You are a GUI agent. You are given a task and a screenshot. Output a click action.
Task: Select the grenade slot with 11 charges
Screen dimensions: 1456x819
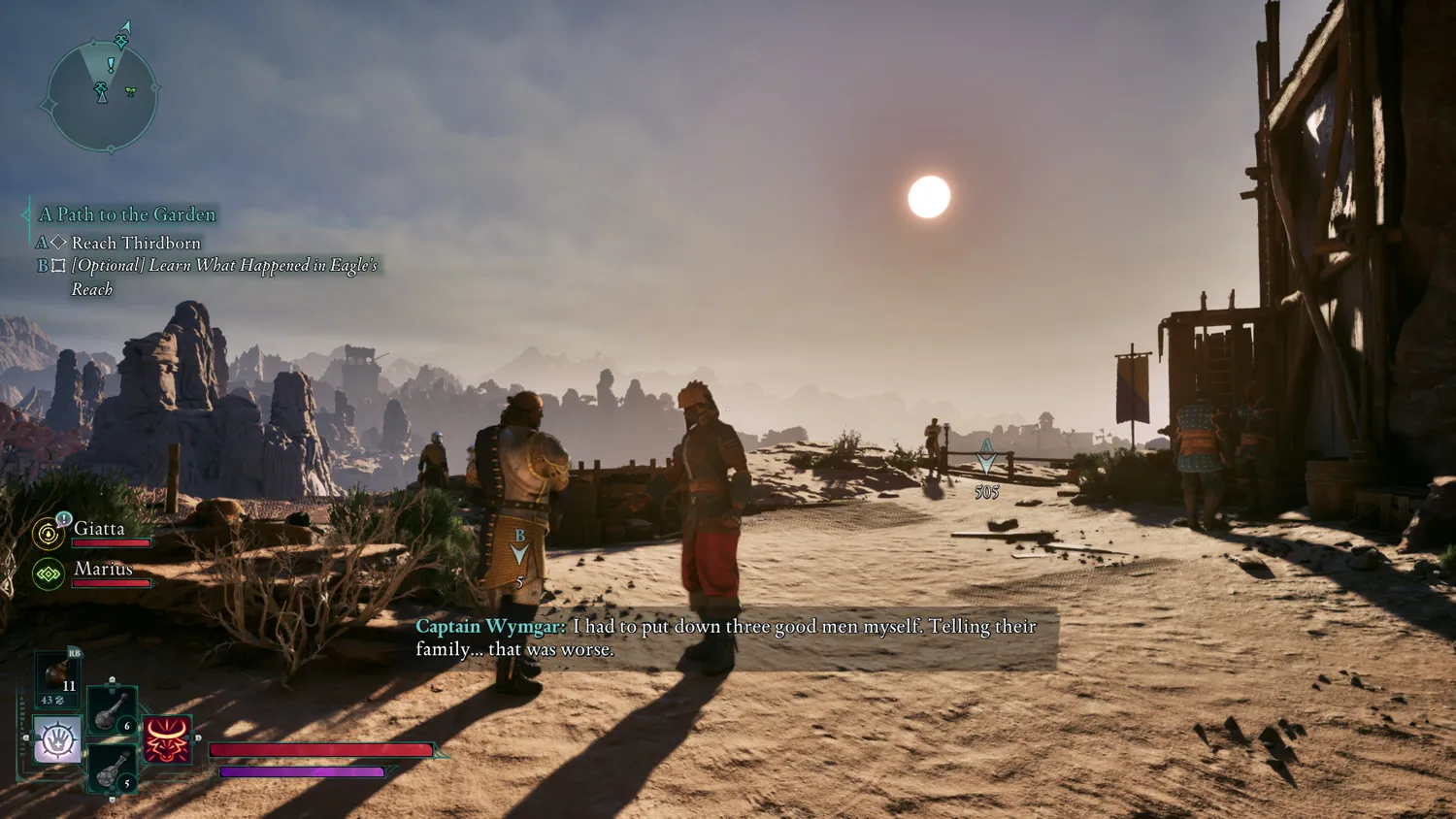pyautogui.click(x=57, y=676)
